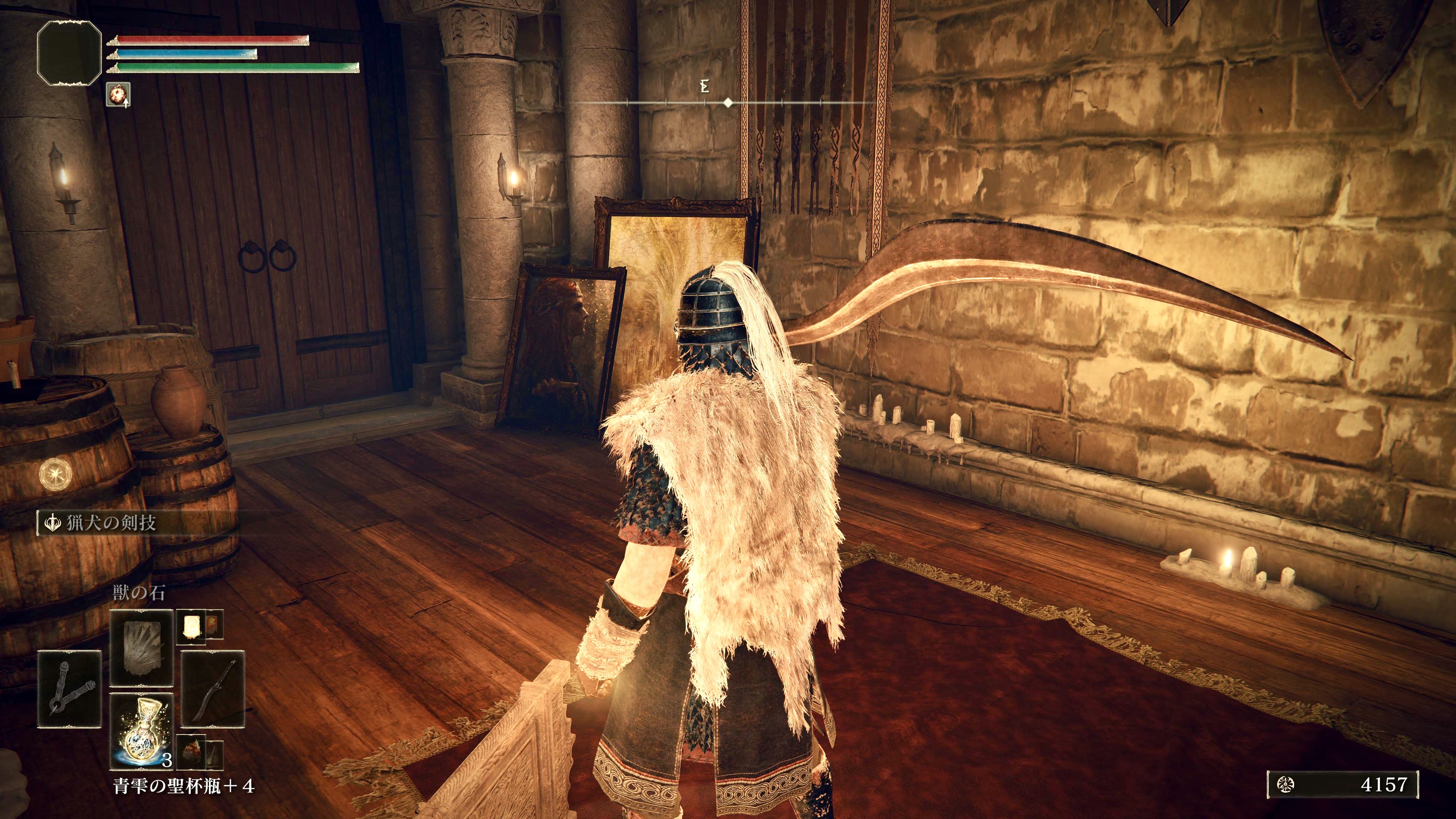1456x819 pixels.
Task: Click the empty octagonal portrait frame
Action: (69, 53)
